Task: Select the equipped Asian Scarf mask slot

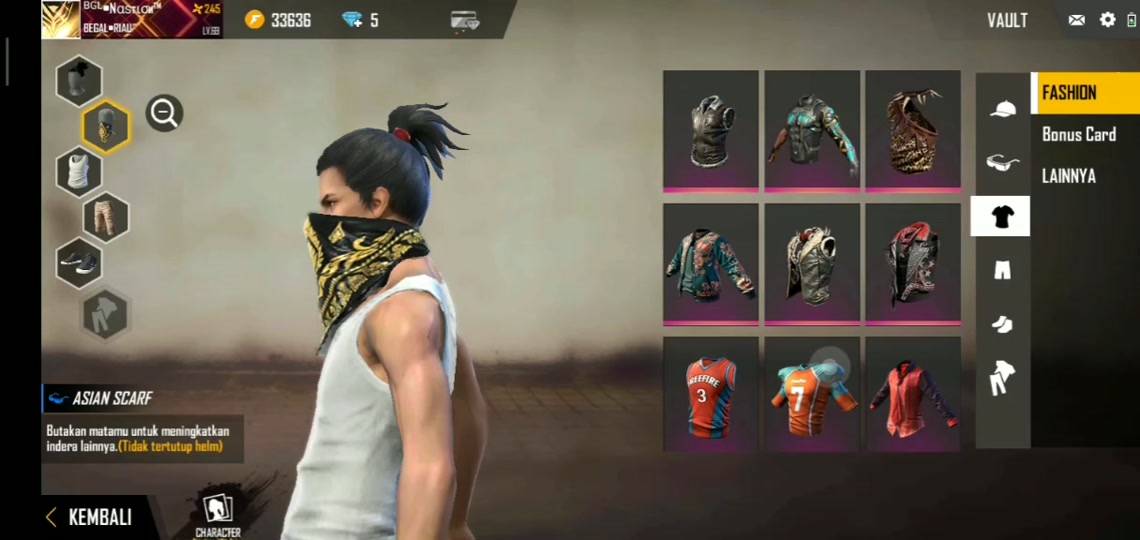Action: (105, 126)
